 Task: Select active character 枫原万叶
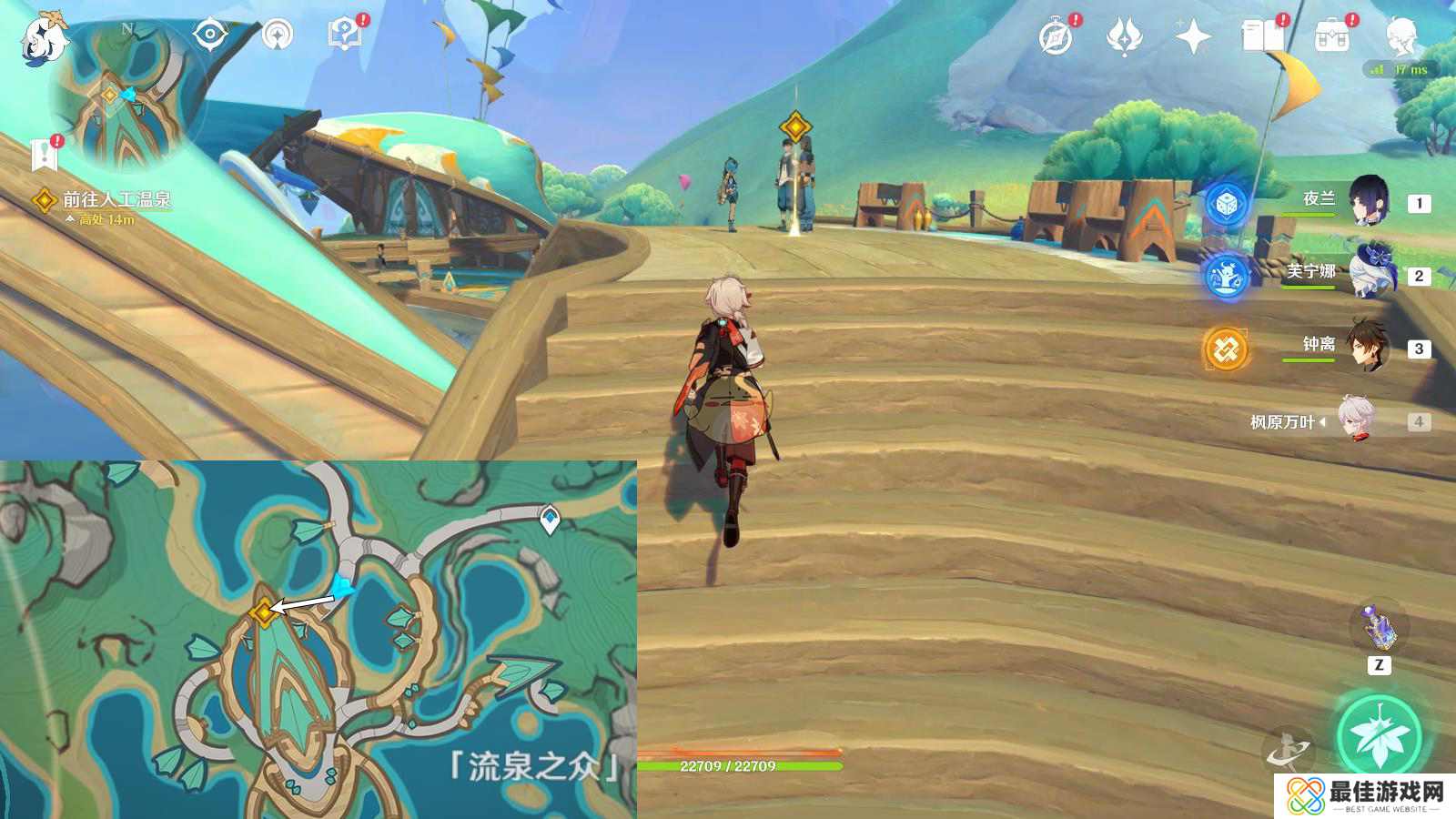(1356, 420)
